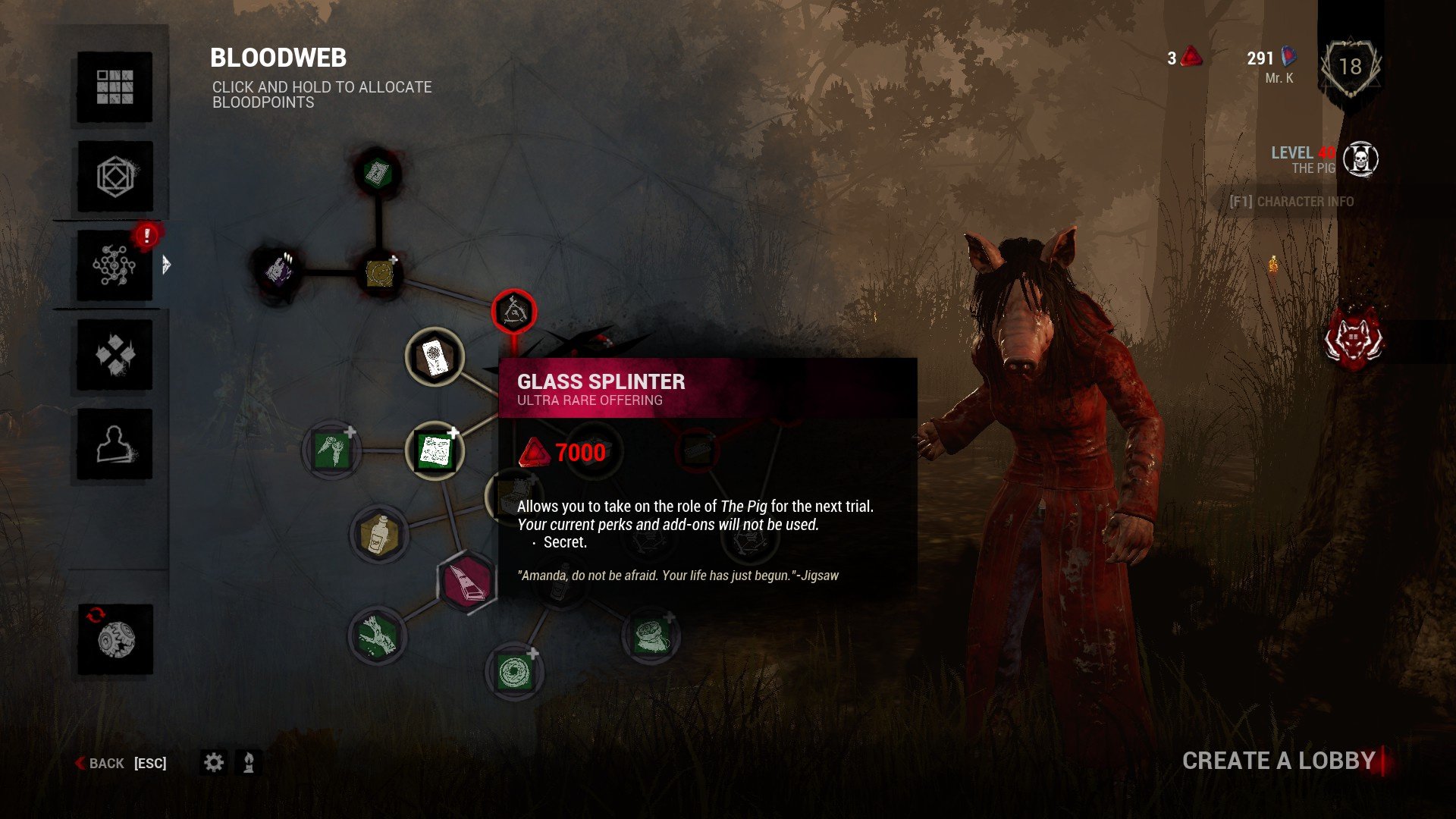
Task: Select the green branch bloodweb node
Action: click(x=377, y=635)
